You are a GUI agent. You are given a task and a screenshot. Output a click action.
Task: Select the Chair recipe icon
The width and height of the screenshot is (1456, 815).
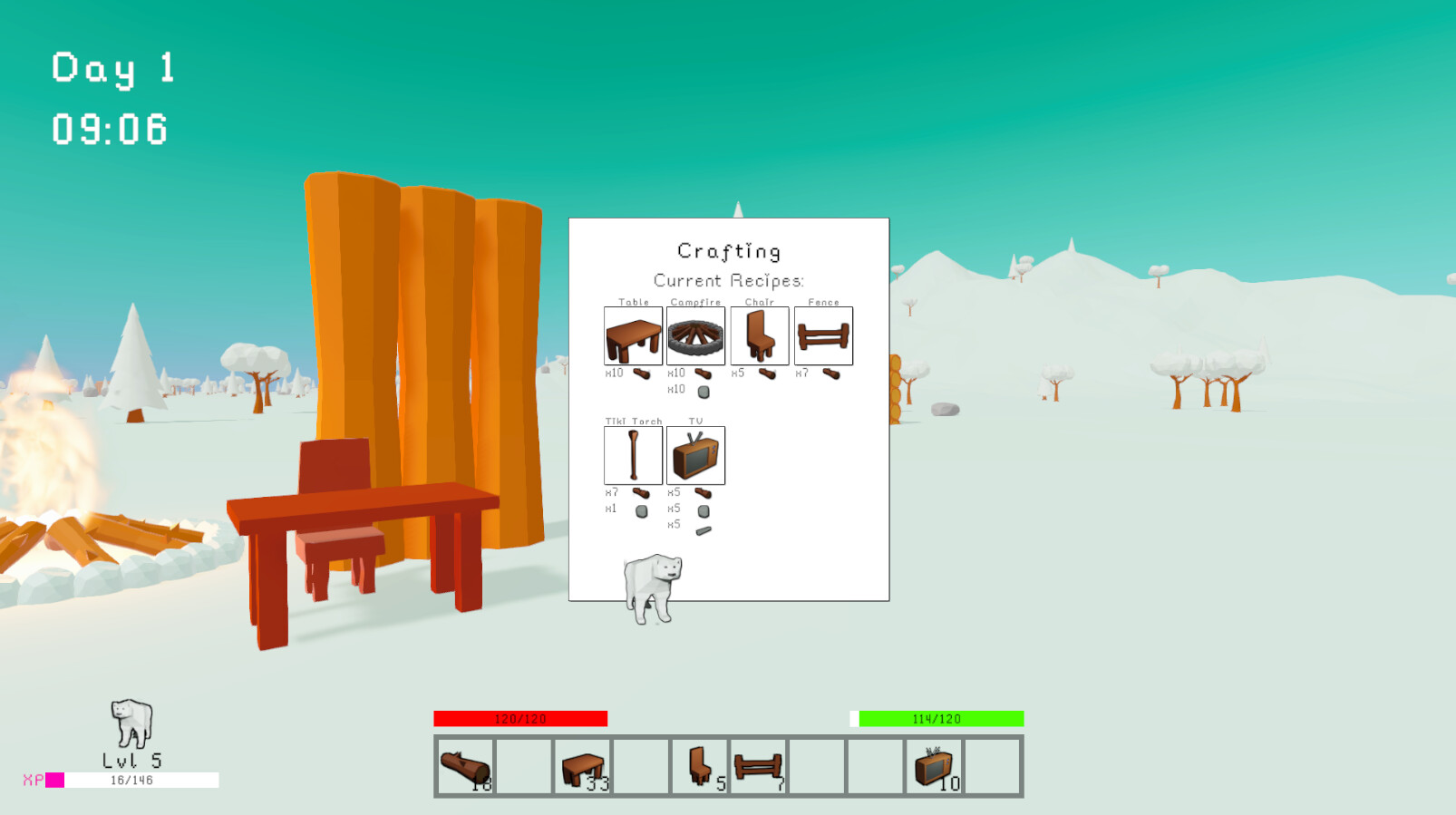coord(759,335)
